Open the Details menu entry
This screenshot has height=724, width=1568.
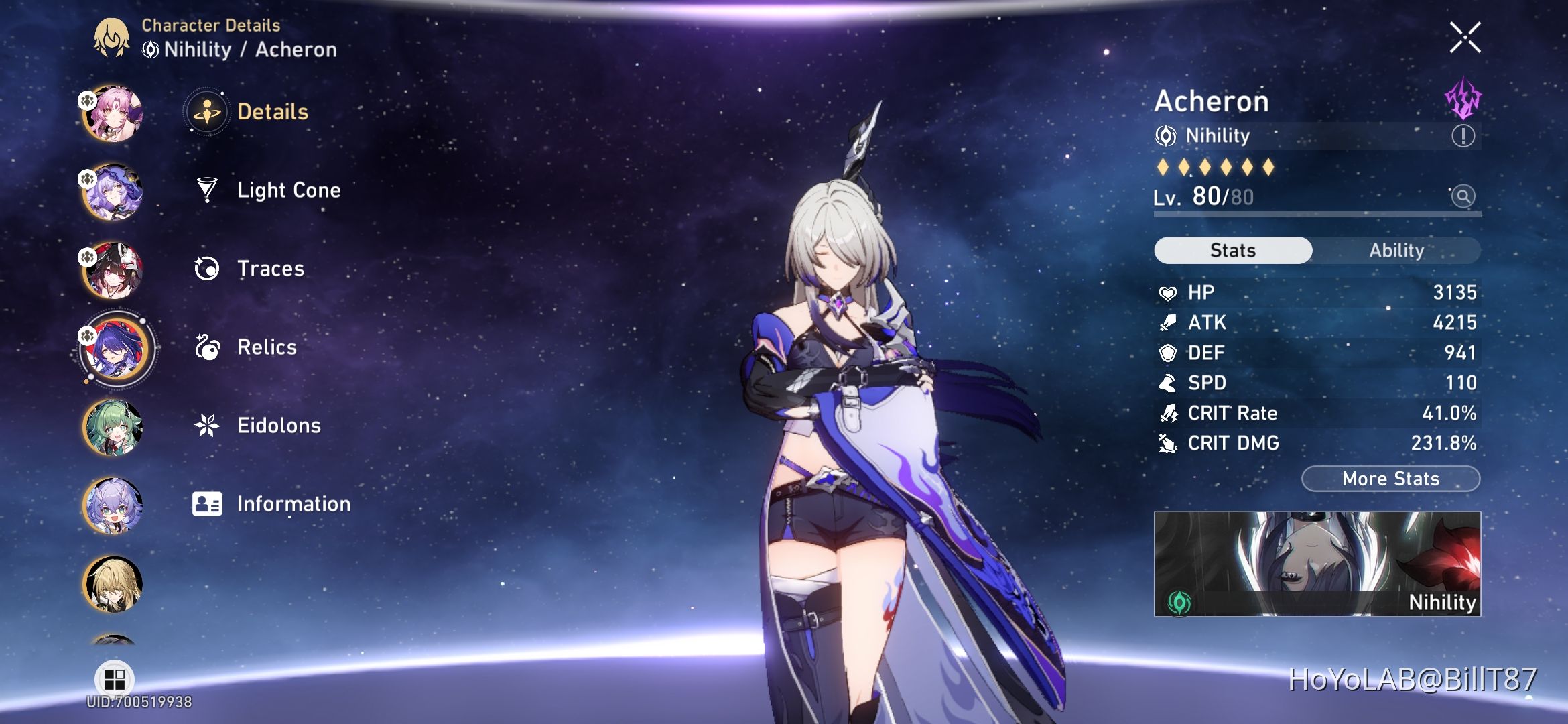(x=208, y=112)
